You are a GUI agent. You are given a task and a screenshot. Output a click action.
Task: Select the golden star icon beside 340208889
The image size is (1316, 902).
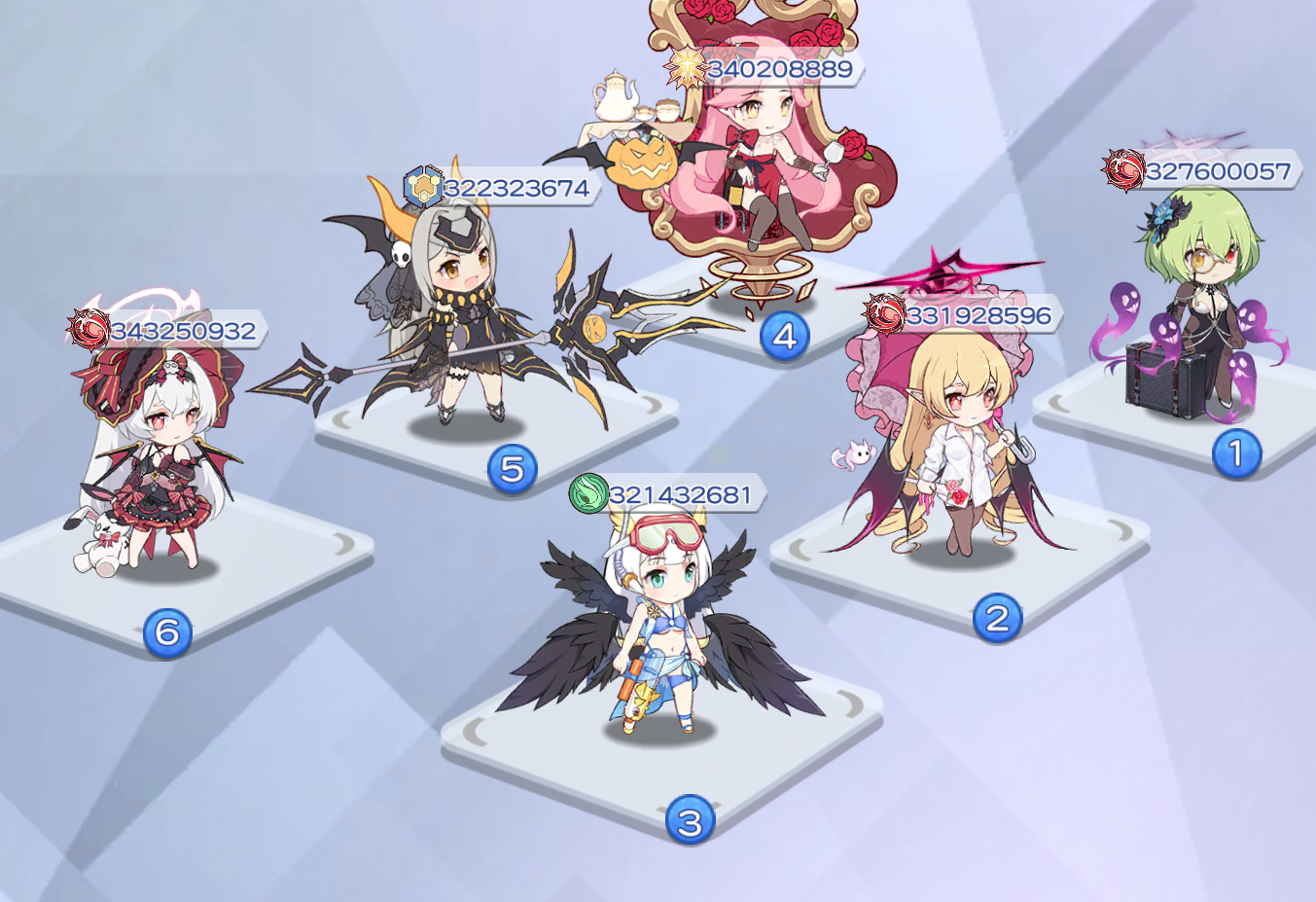pos(688,66)
